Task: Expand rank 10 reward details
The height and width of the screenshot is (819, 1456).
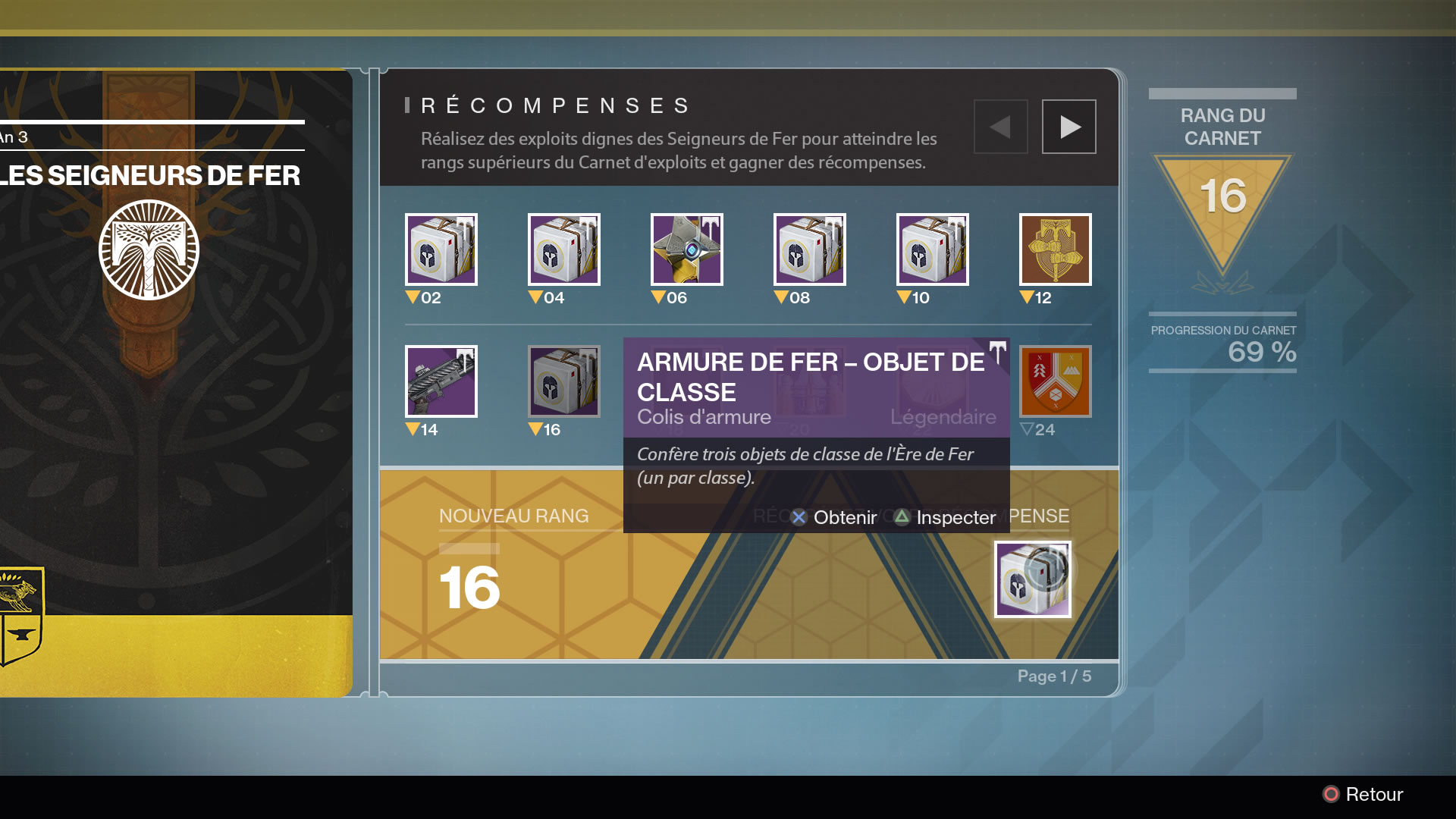Action: (x=932, y=249)
